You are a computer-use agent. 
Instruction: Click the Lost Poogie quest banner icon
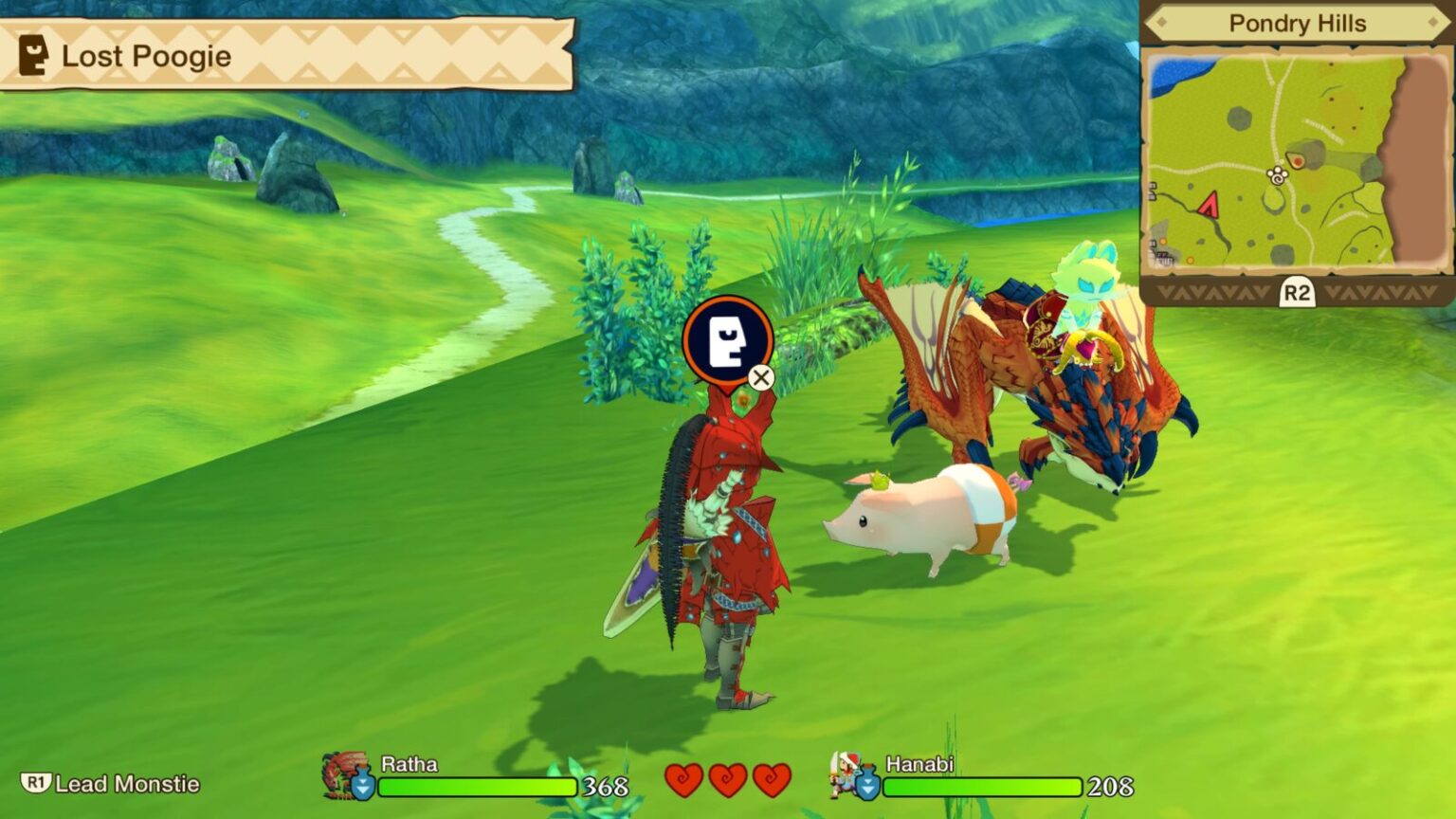(x=34, y=56)
